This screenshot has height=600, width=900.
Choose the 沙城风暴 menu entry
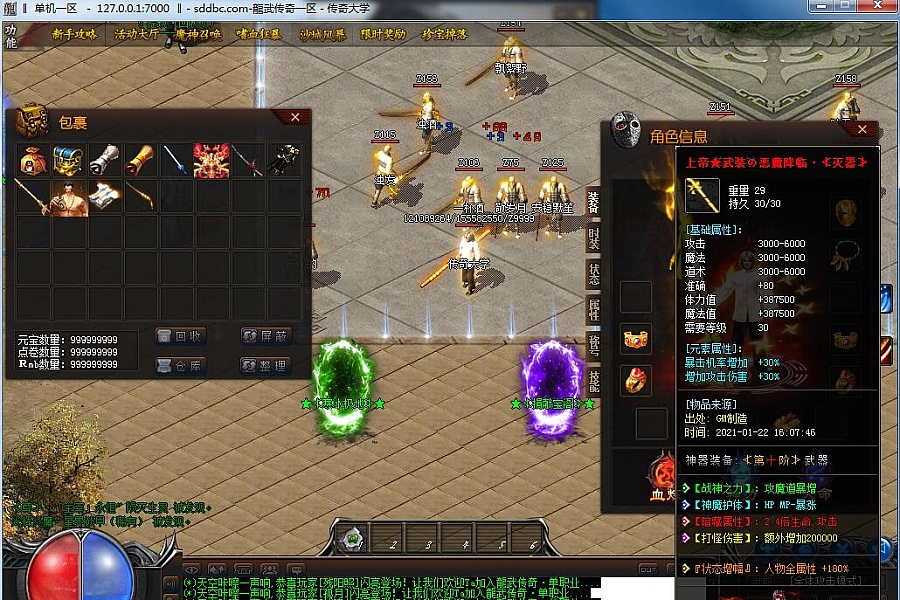pyautogui.click(x=322, y=34)
